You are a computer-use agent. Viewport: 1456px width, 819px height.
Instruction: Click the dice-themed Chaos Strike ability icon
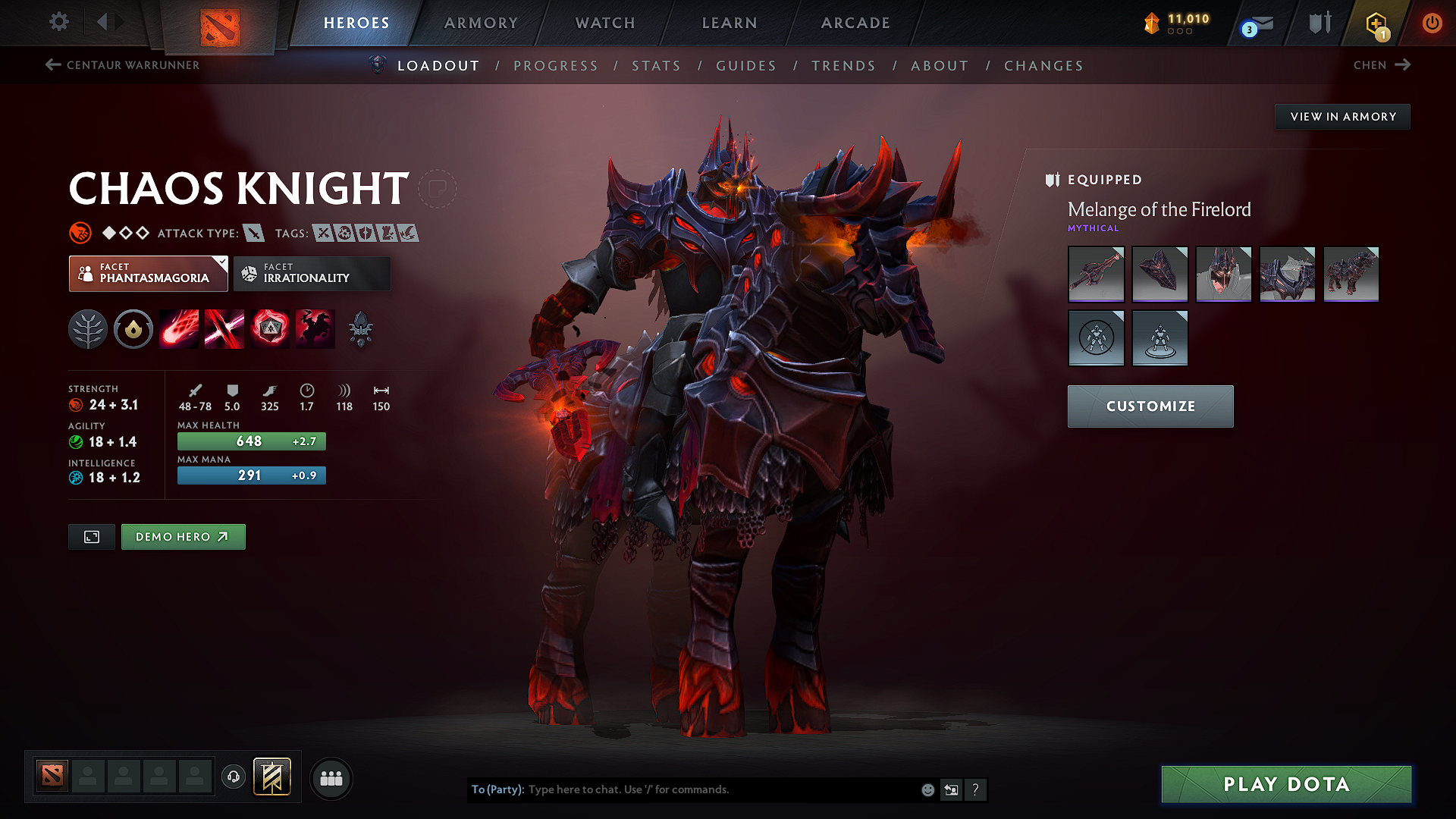[270, 328]
